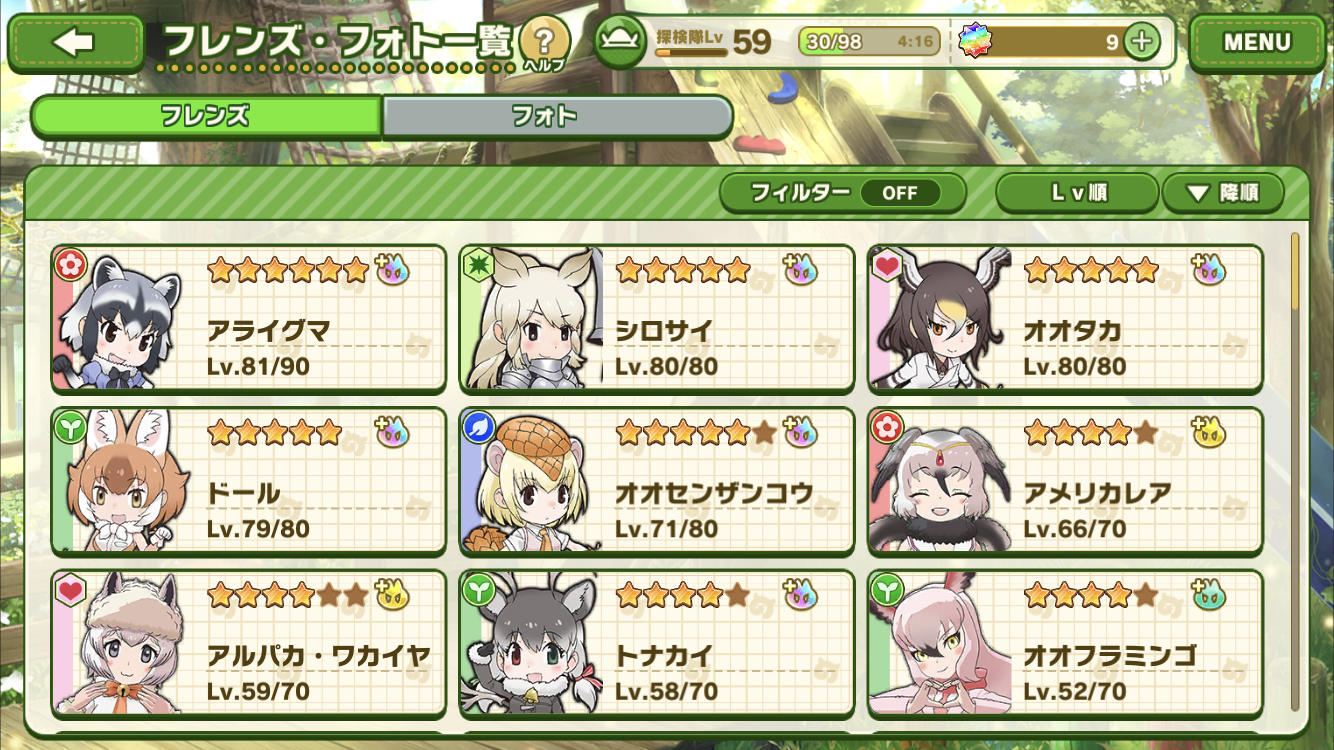Open the オオタカ friend card
Image resolution: width=1334 pixels, height=750 pixels.
[1065, 319]
